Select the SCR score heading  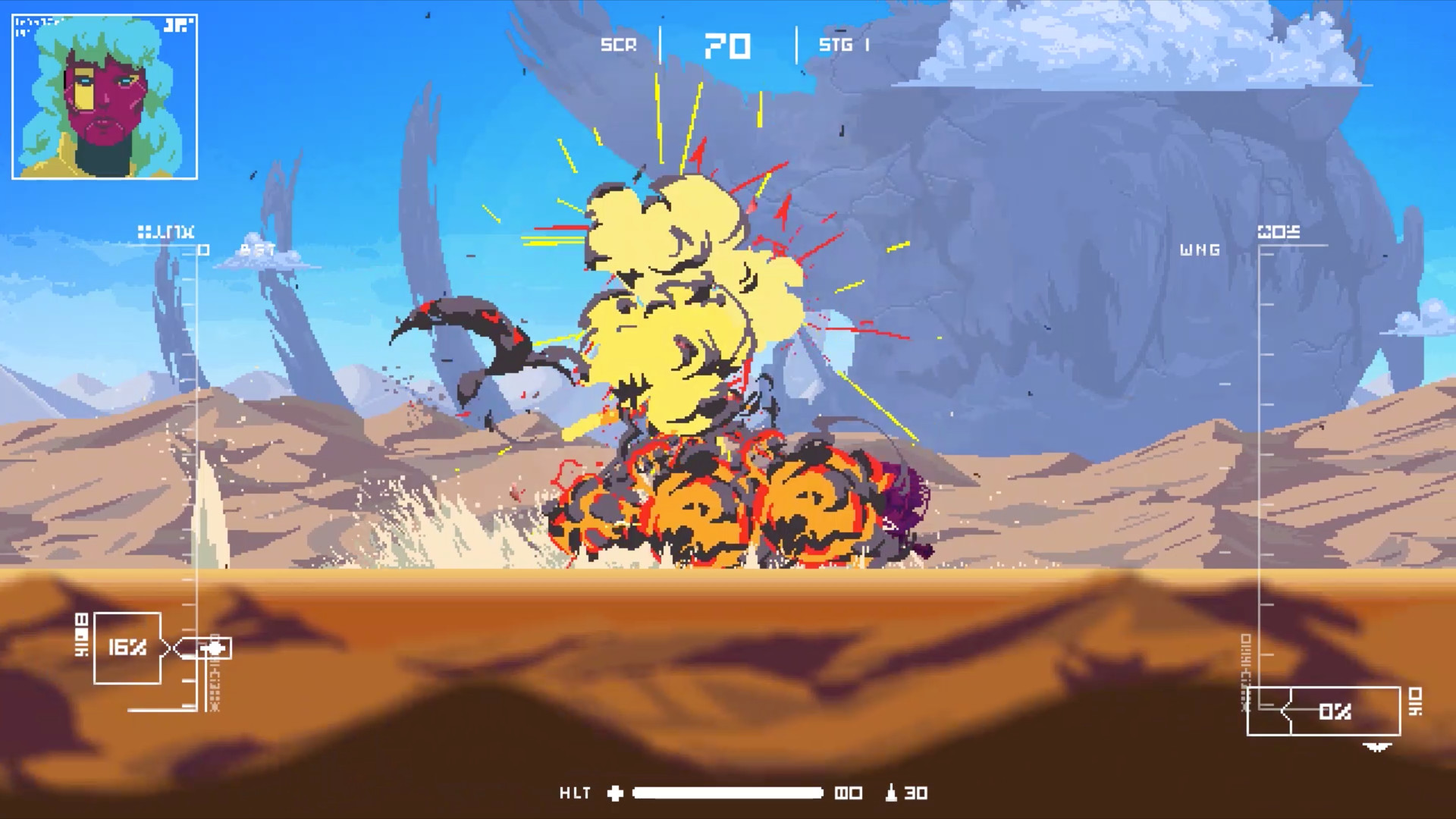tap(618, 45)
